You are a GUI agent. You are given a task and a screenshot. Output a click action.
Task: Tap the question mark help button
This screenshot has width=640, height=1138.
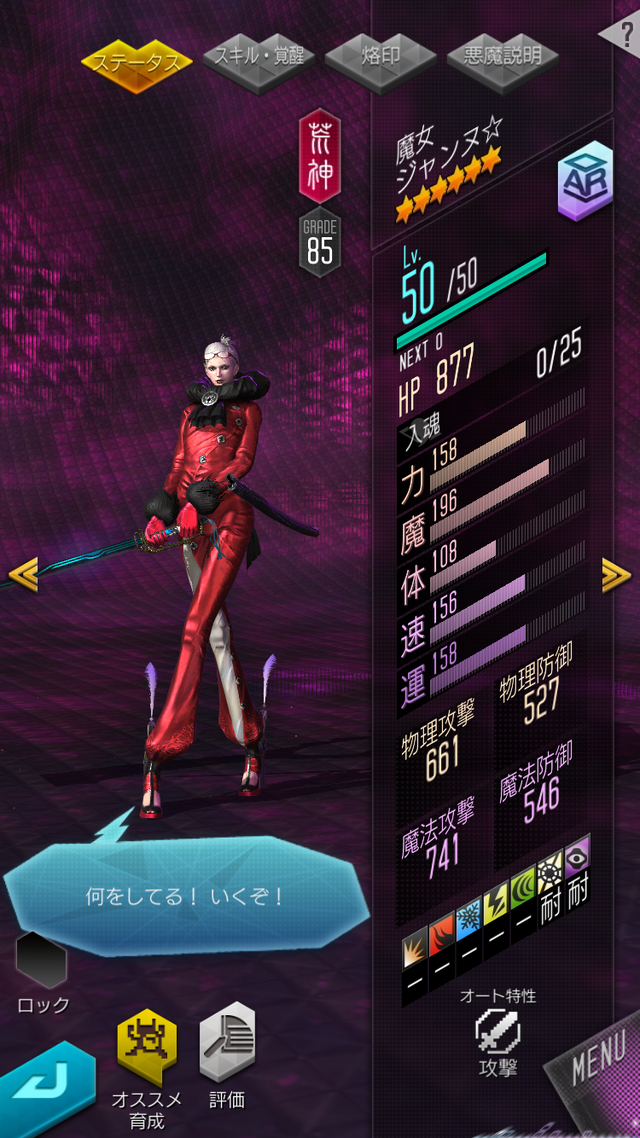(x=620, y=33)
